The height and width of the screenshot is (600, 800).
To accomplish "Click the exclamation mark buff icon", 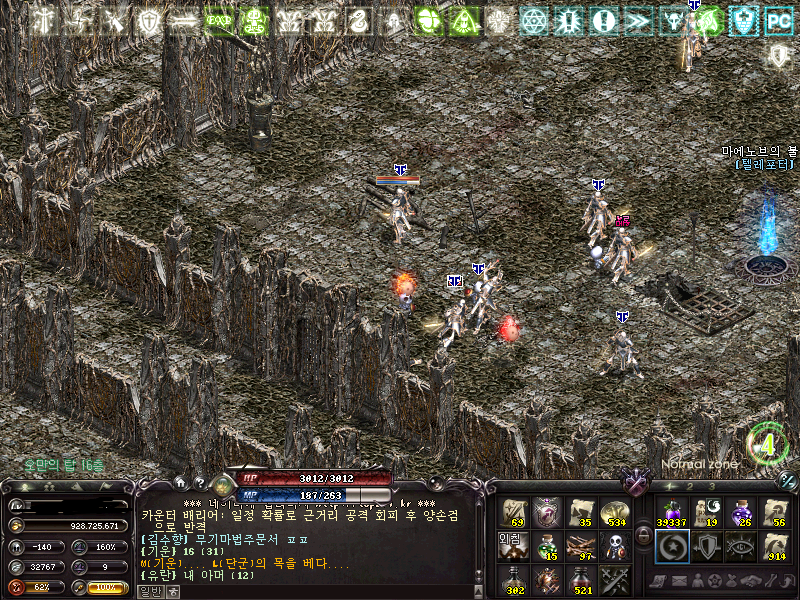I will pyautogui.click(x=603, y=19).
